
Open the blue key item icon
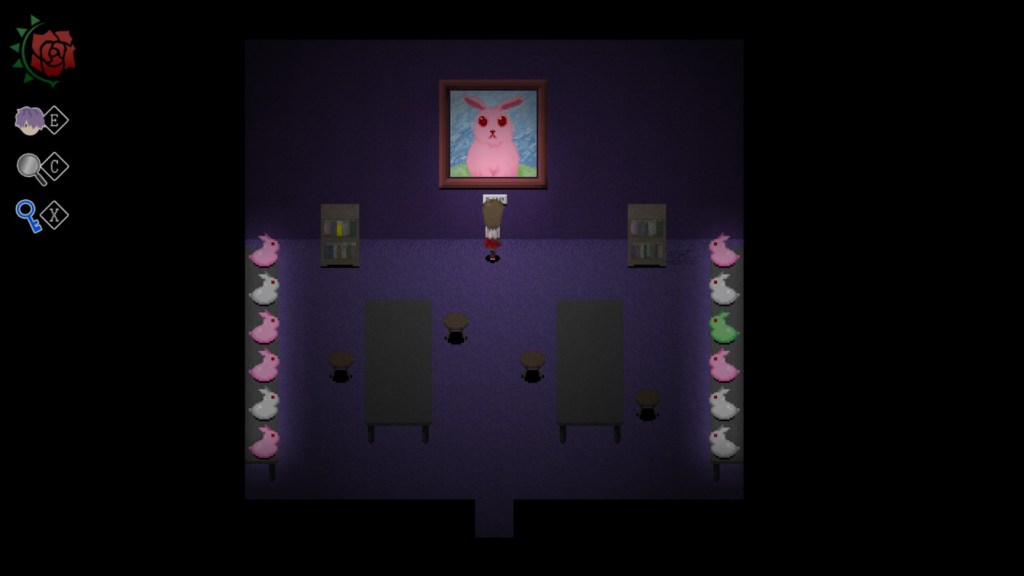pyautogui.click(x=28, y=215)
